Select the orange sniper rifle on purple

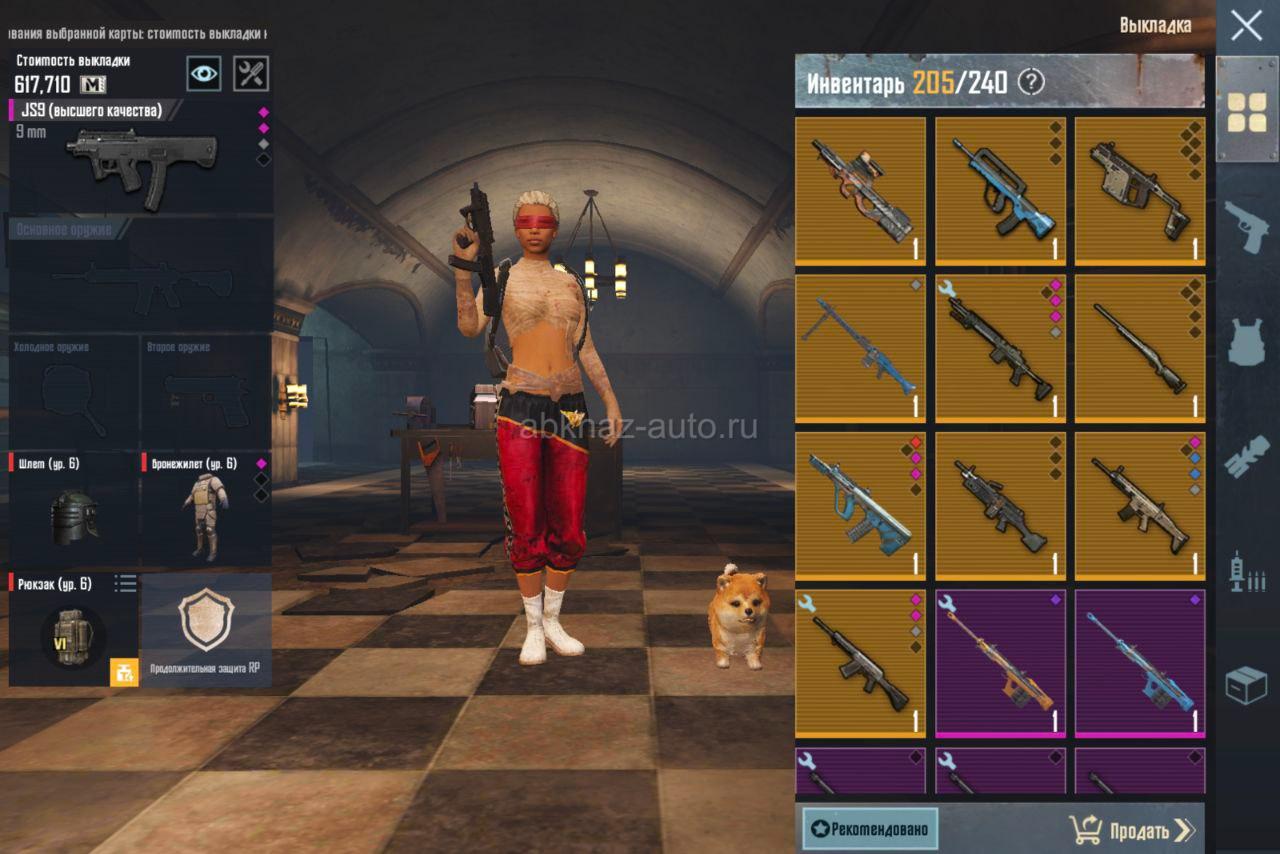click(1000, 662)
